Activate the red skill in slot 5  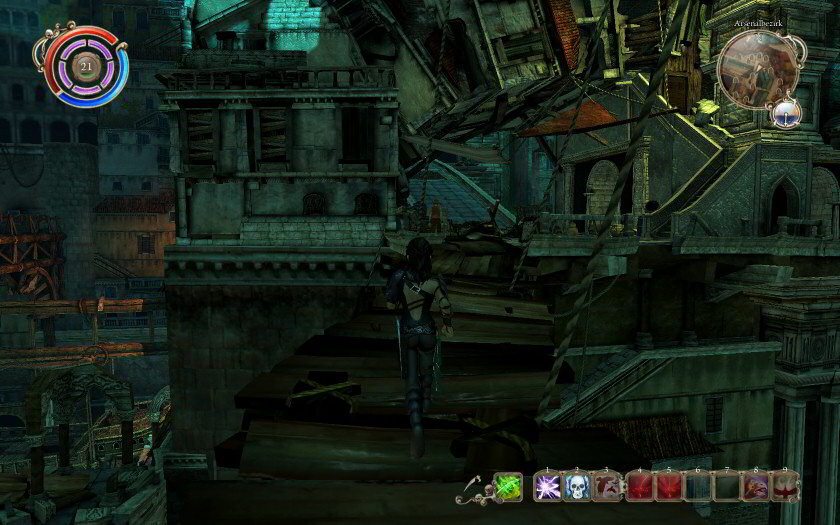(668, 487)
